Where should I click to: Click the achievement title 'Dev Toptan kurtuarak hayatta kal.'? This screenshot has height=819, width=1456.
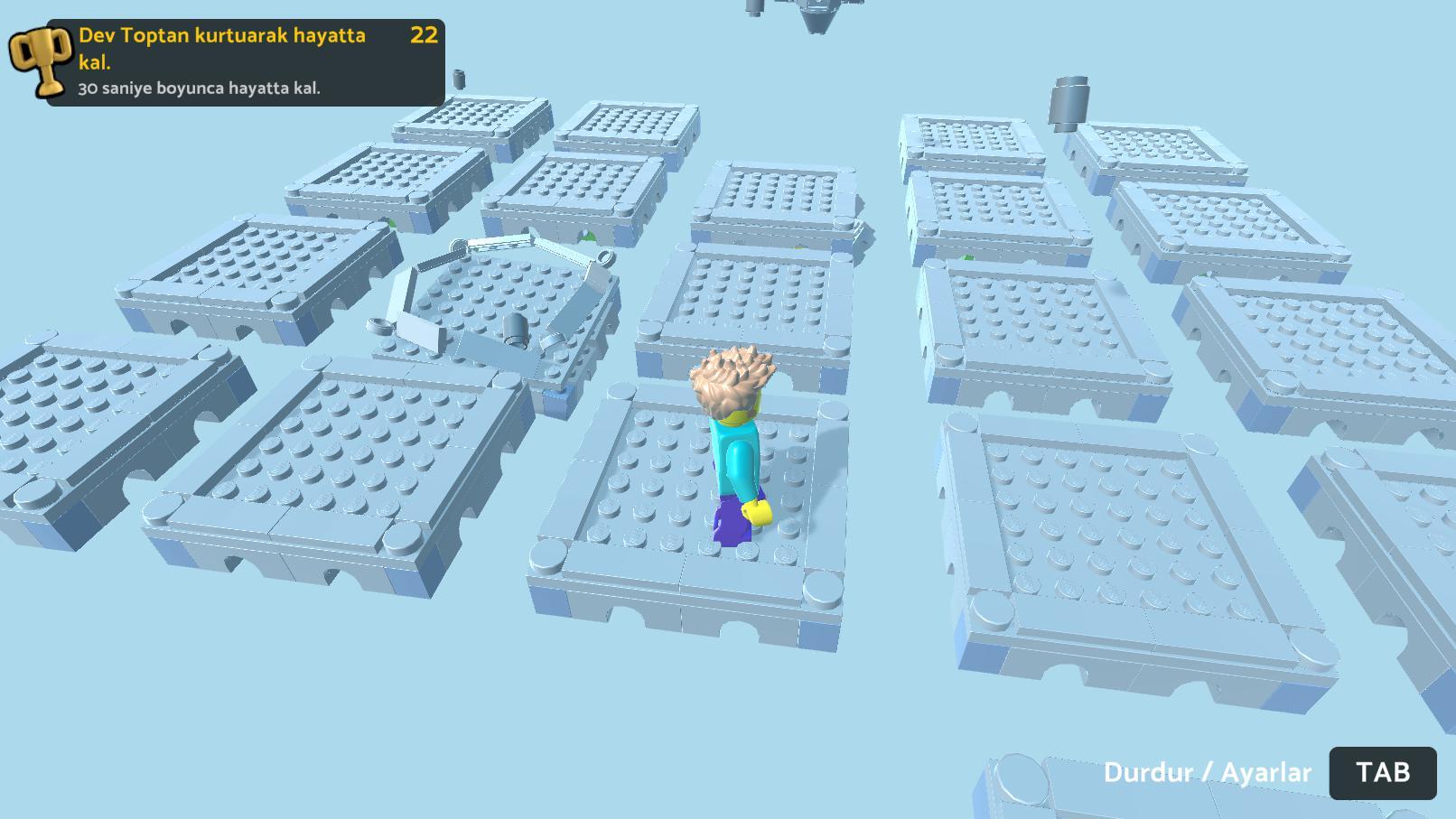[221, 47]
